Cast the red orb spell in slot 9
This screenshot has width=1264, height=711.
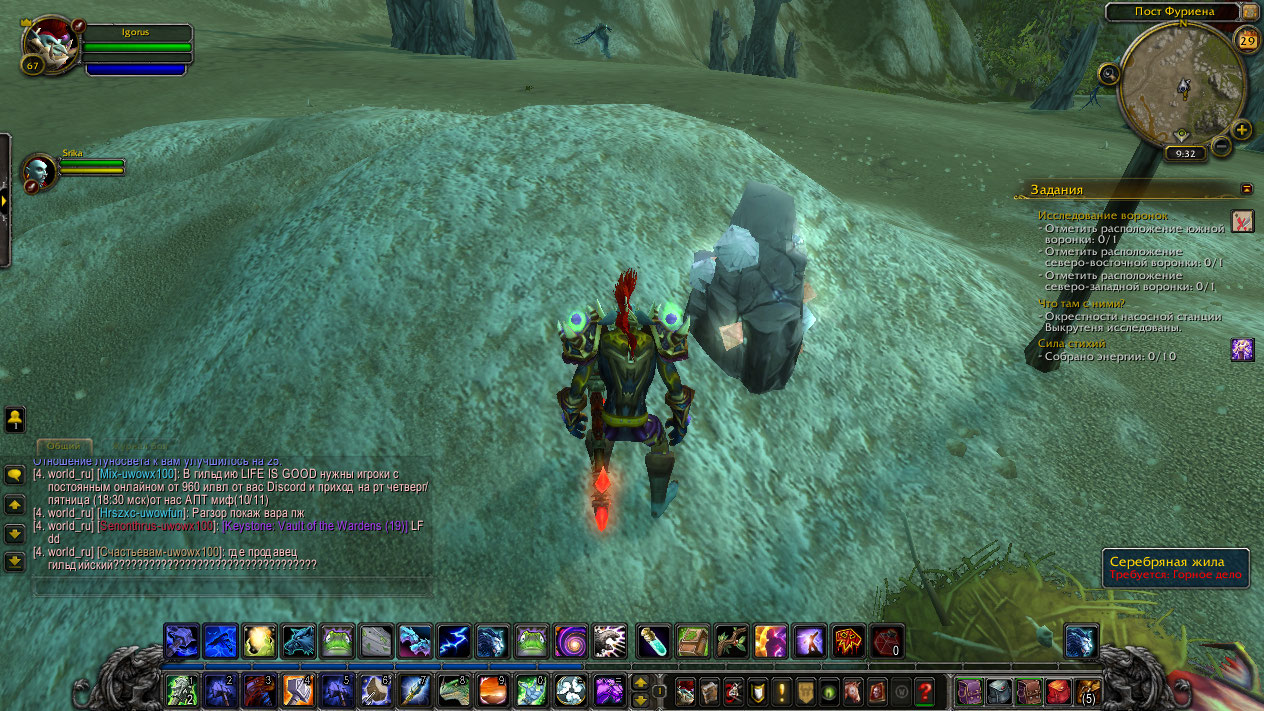pos(492,690)
